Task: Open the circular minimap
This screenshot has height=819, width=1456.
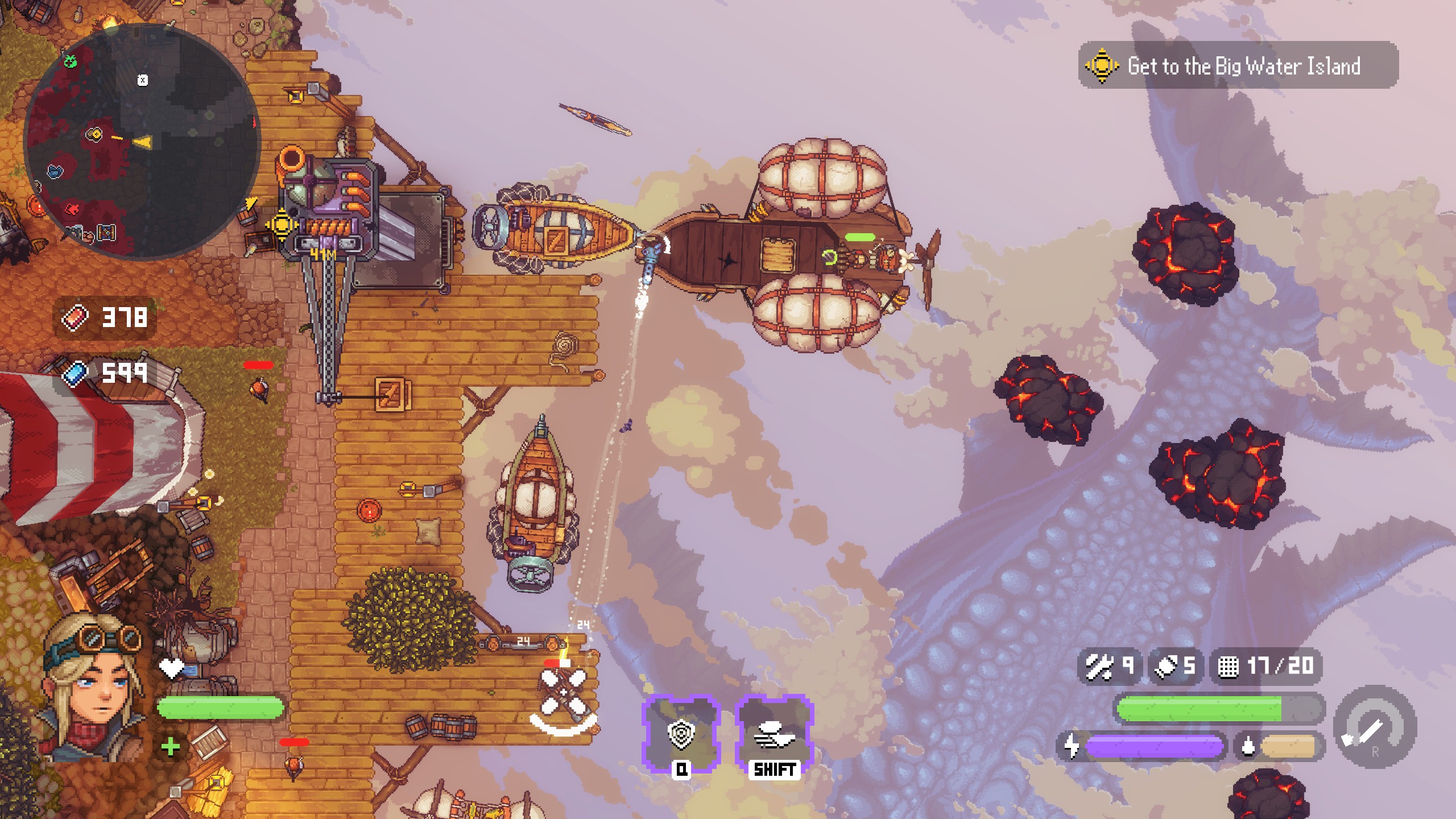Action: (x=142, y=142)
